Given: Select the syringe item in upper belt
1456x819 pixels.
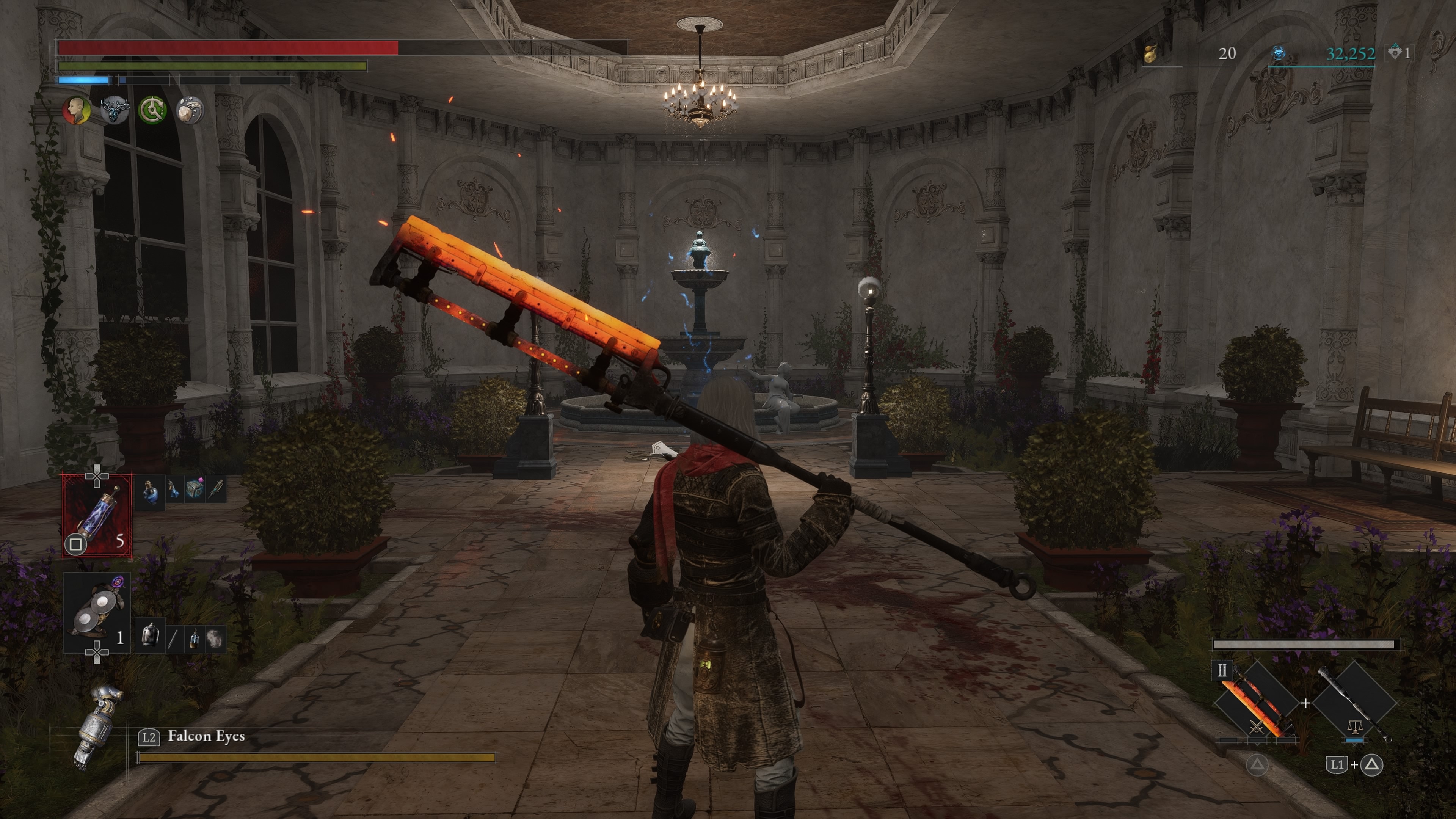Looking at the screenshot, I should [215, 490].
